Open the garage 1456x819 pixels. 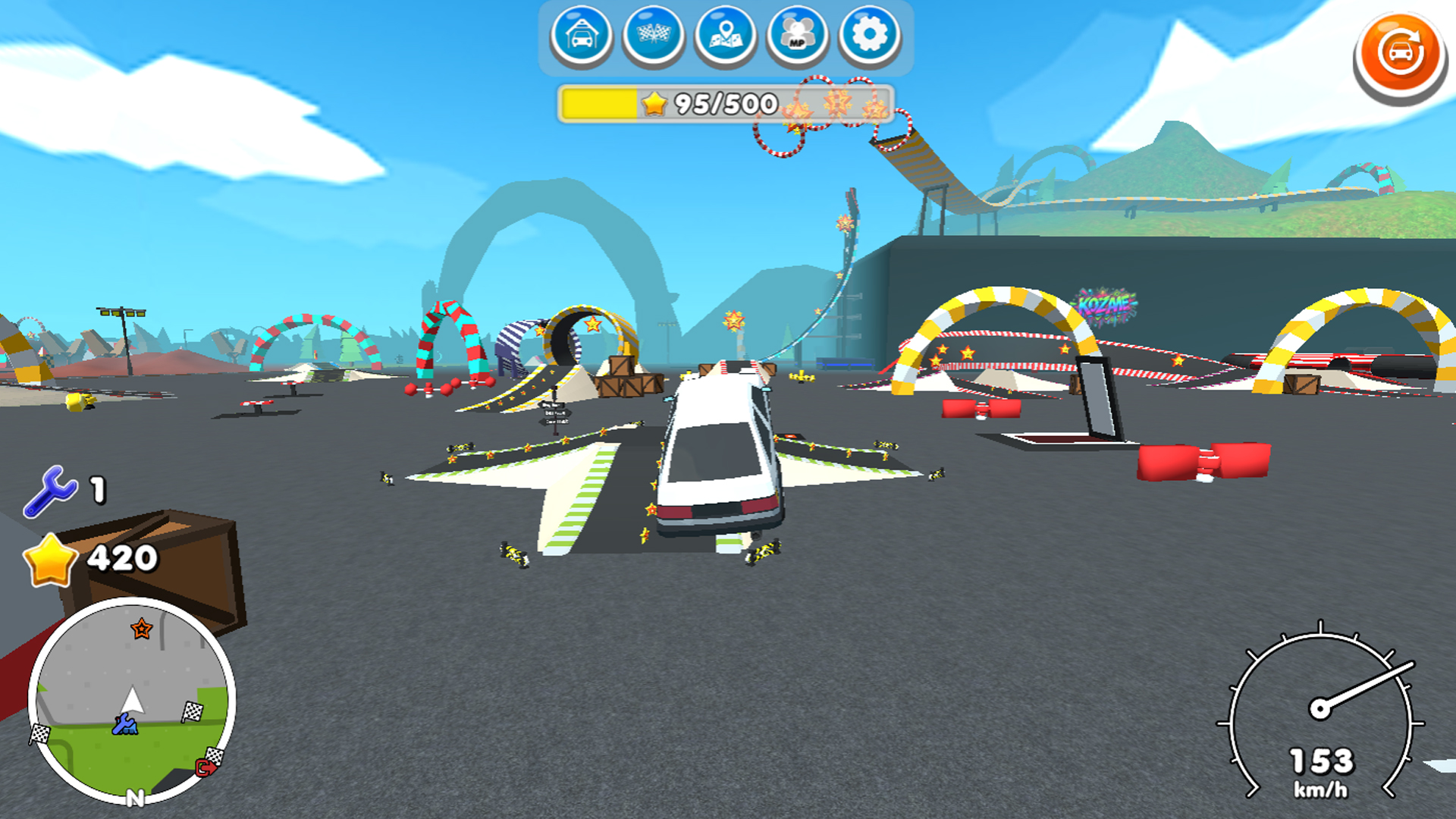581,35
